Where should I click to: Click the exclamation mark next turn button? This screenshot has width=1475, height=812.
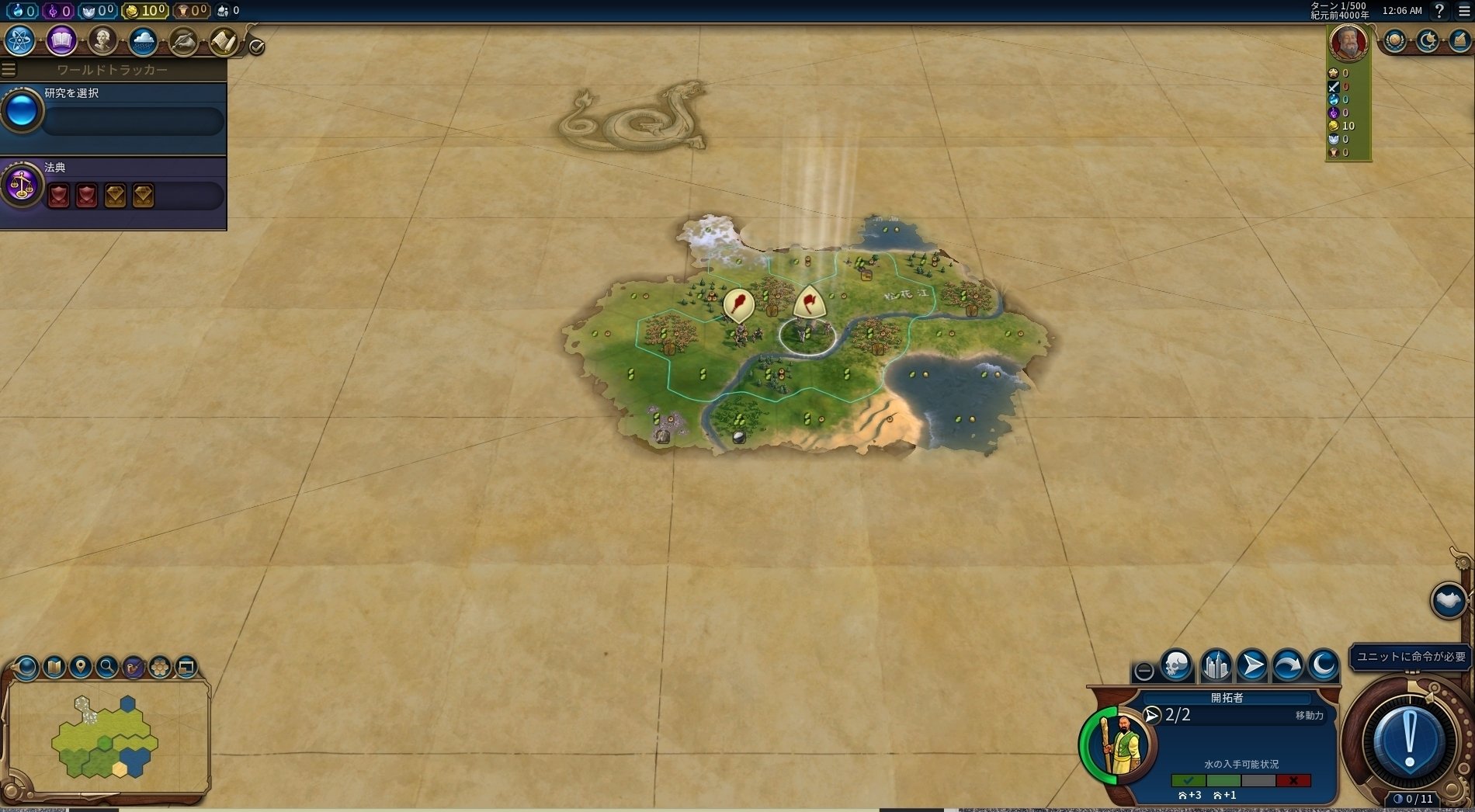(x=1410, y=741)
